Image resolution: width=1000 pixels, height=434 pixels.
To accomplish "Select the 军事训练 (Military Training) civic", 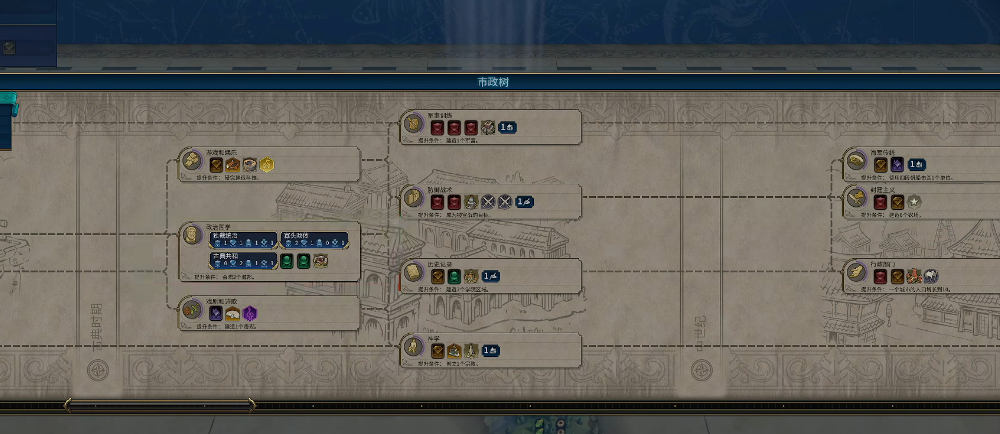I will (x=414, y=124).
